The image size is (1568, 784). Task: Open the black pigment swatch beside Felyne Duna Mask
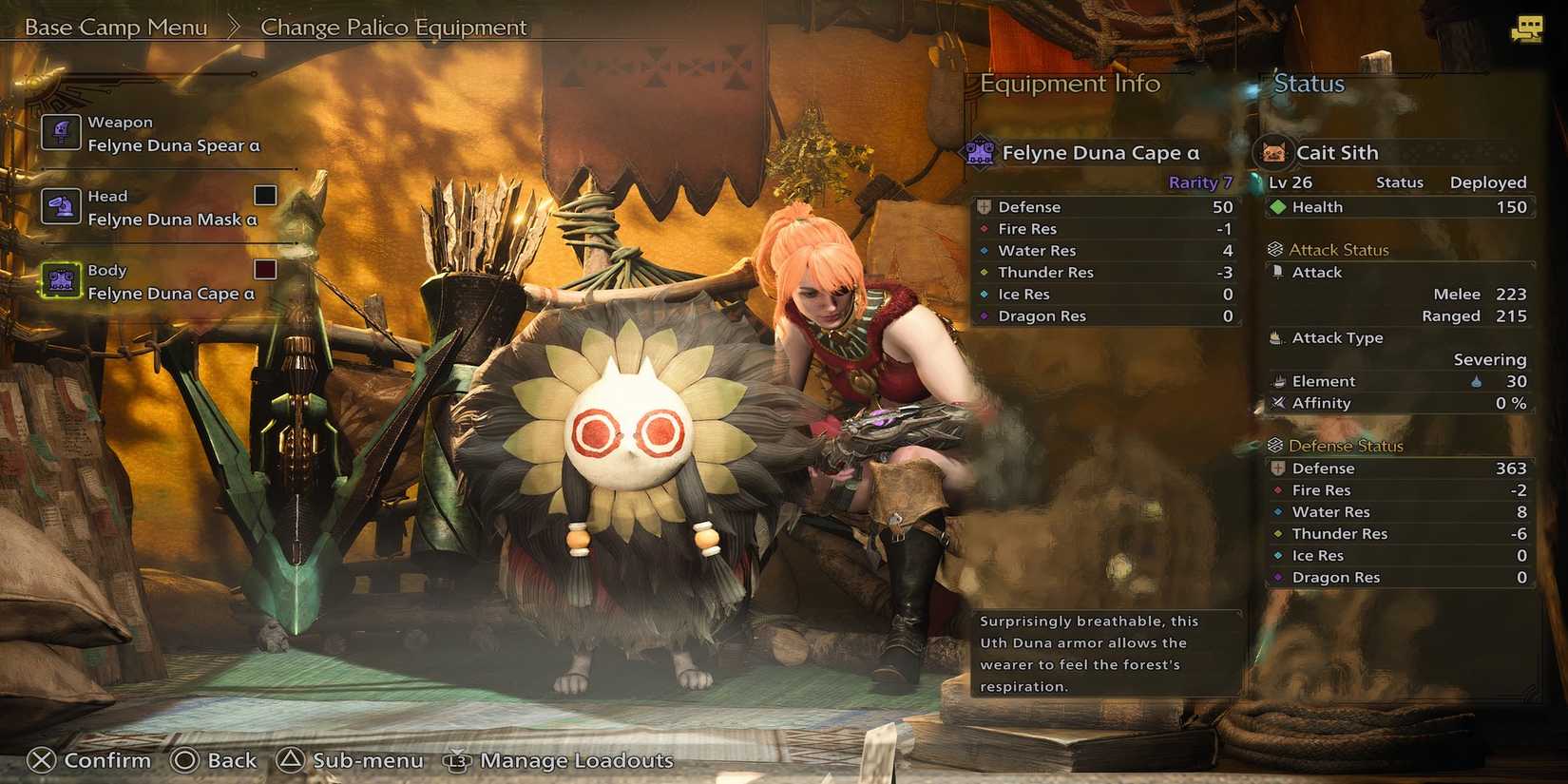click(264, 195)
